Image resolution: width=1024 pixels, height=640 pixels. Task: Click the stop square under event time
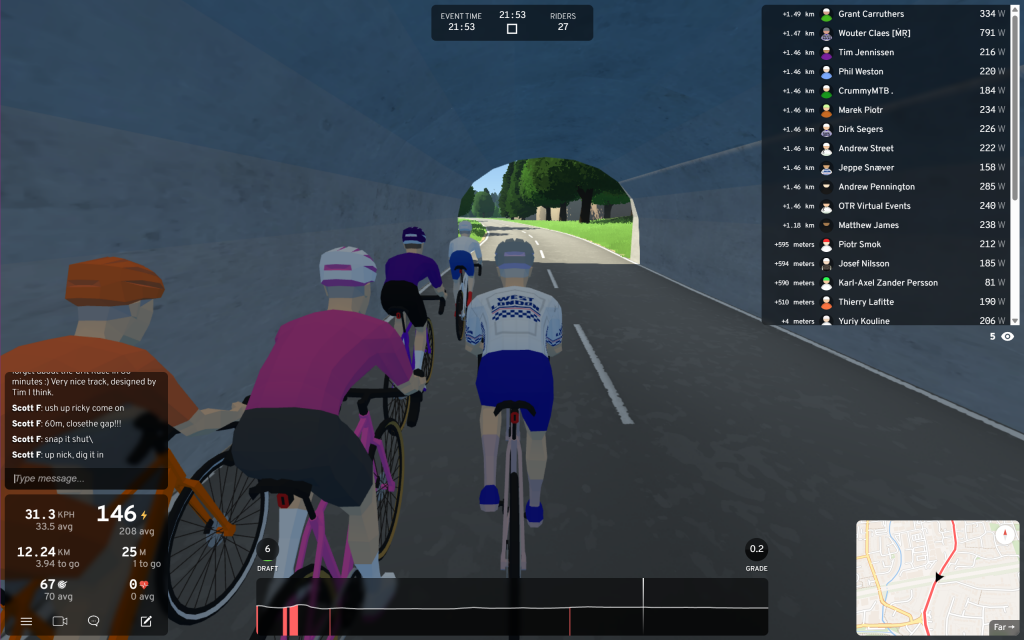click(x=512, y=29)
